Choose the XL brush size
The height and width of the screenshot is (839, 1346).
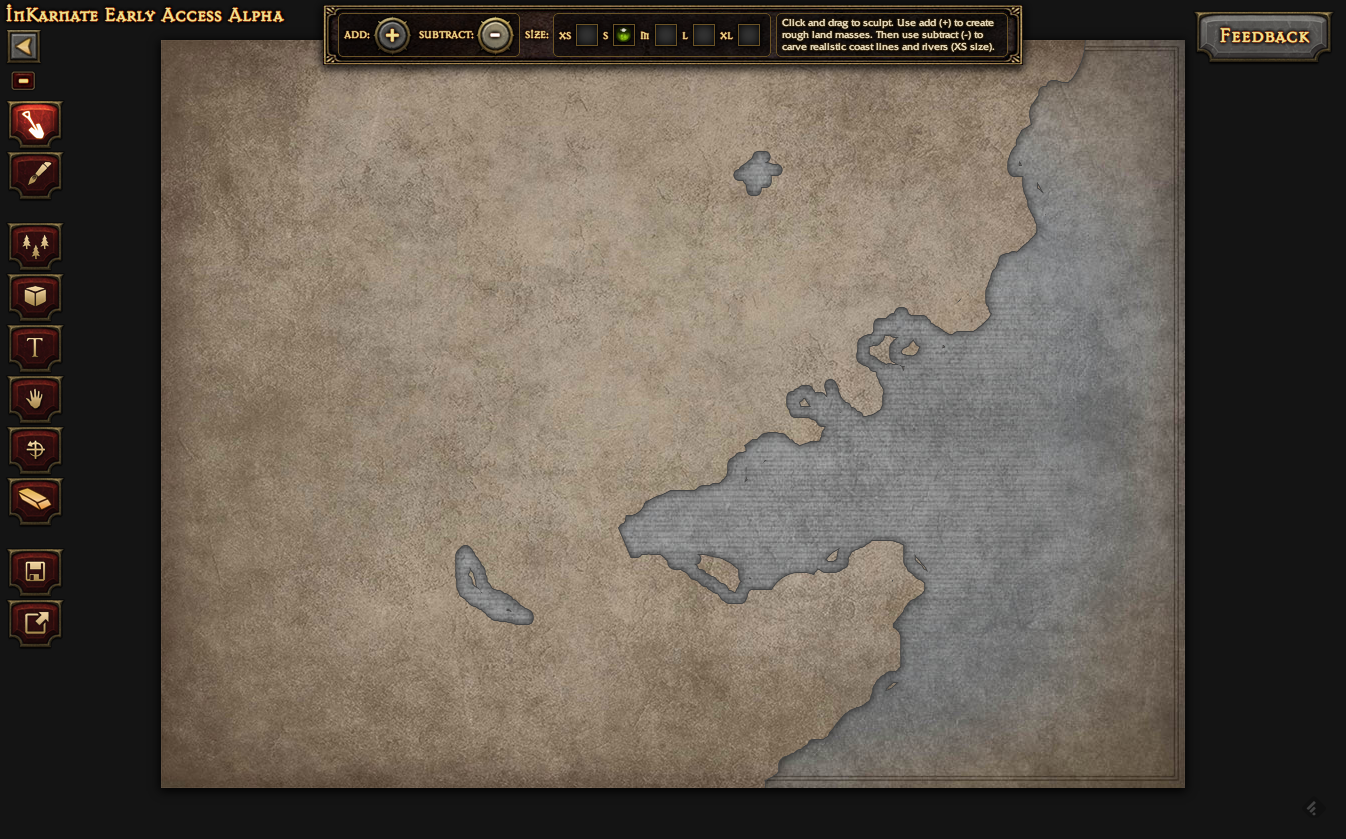click(749, 36)
